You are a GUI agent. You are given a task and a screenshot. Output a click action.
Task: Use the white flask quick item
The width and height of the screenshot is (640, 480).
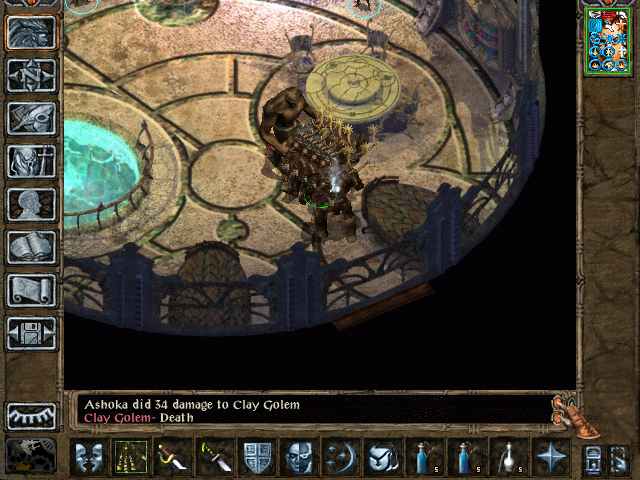click(x=508, y=457)
